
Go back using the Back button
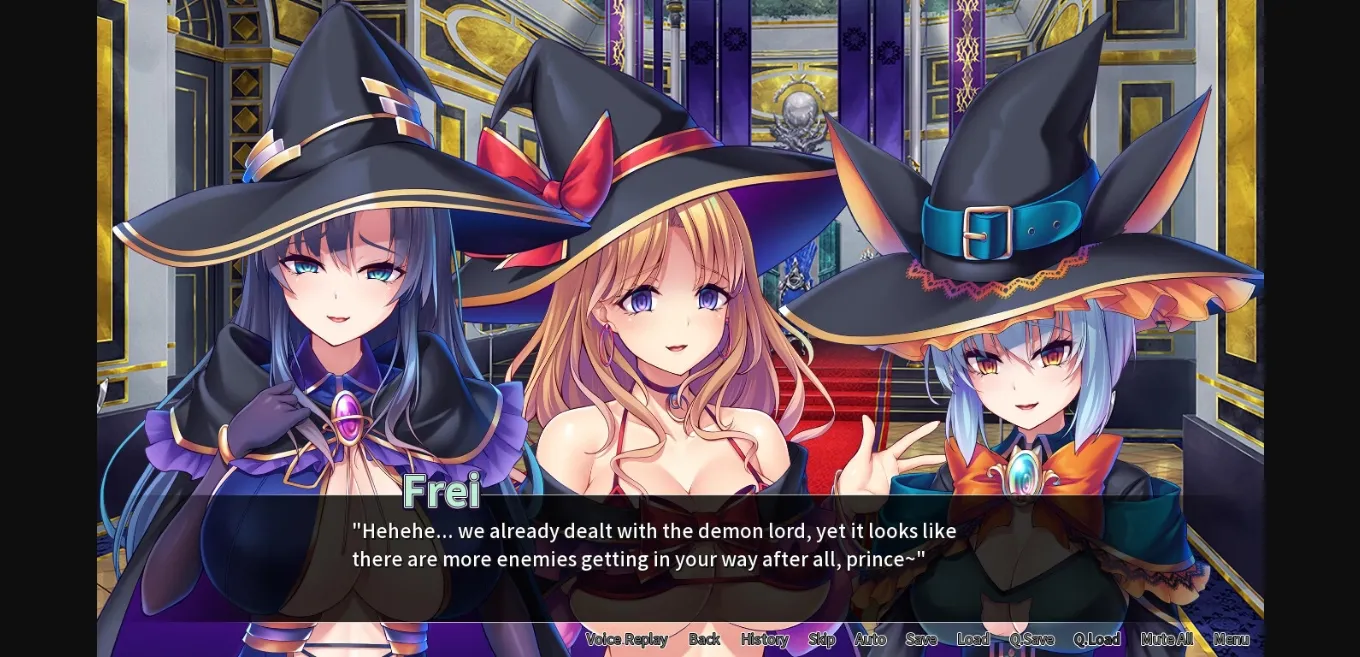(x=704, y=639)
